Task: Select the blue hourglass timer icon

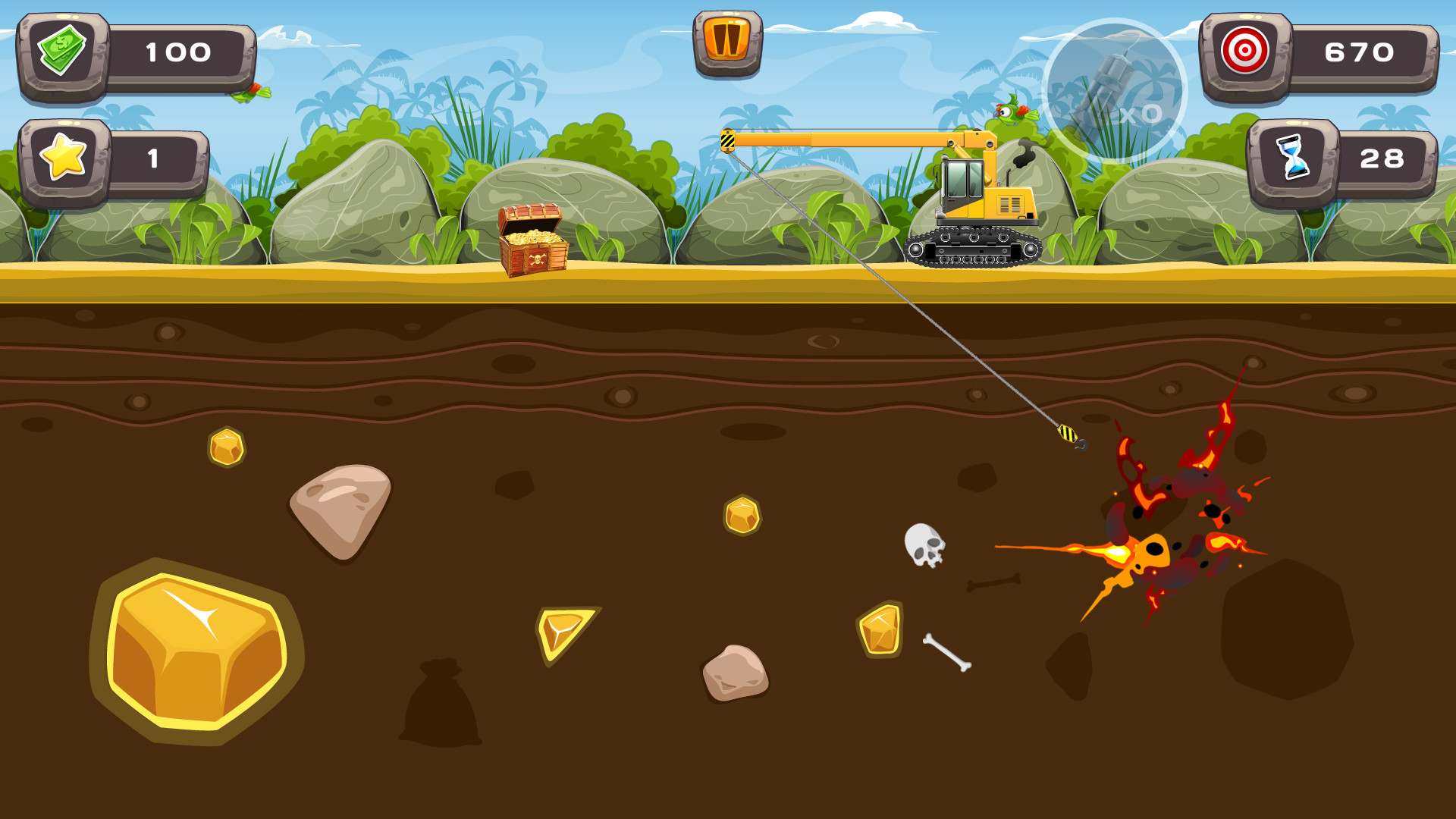Action: coord(1293,157)
